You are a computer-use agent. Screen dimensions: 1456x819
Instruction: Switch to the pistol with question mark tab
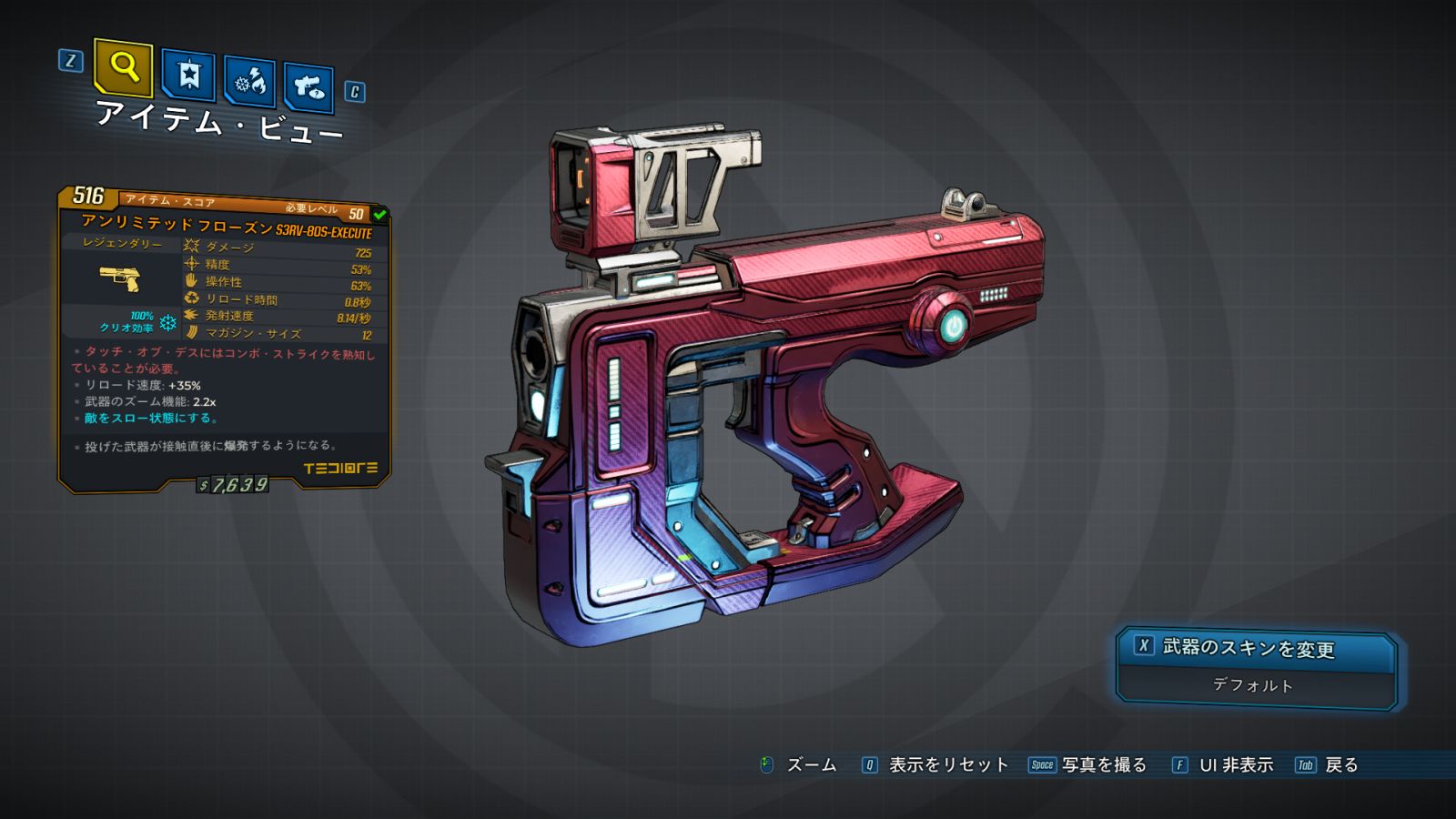[x=308, y=87]
